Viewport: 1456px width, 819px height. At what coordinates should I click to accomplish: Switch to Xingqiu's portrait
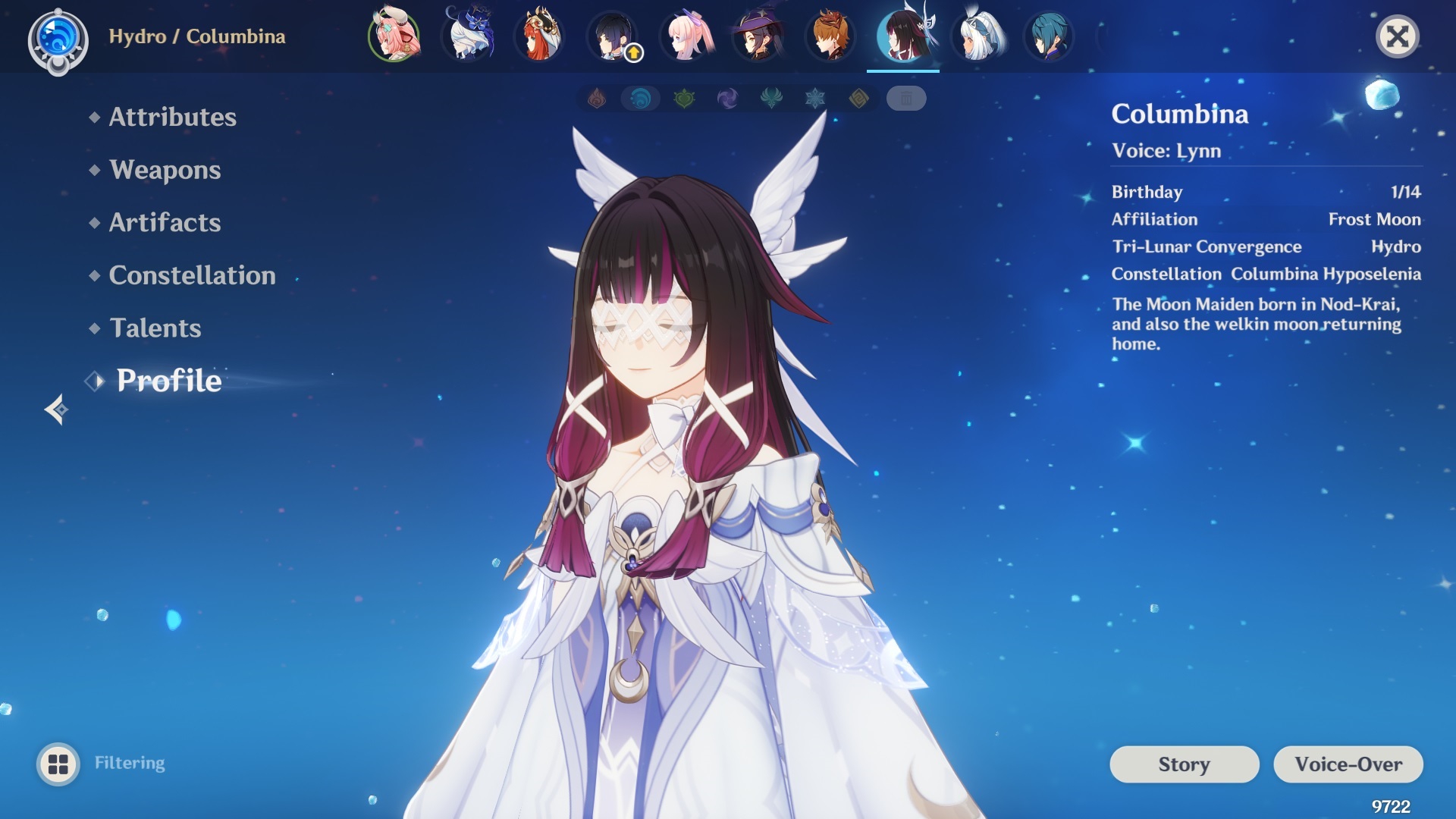coord(1049,36)
